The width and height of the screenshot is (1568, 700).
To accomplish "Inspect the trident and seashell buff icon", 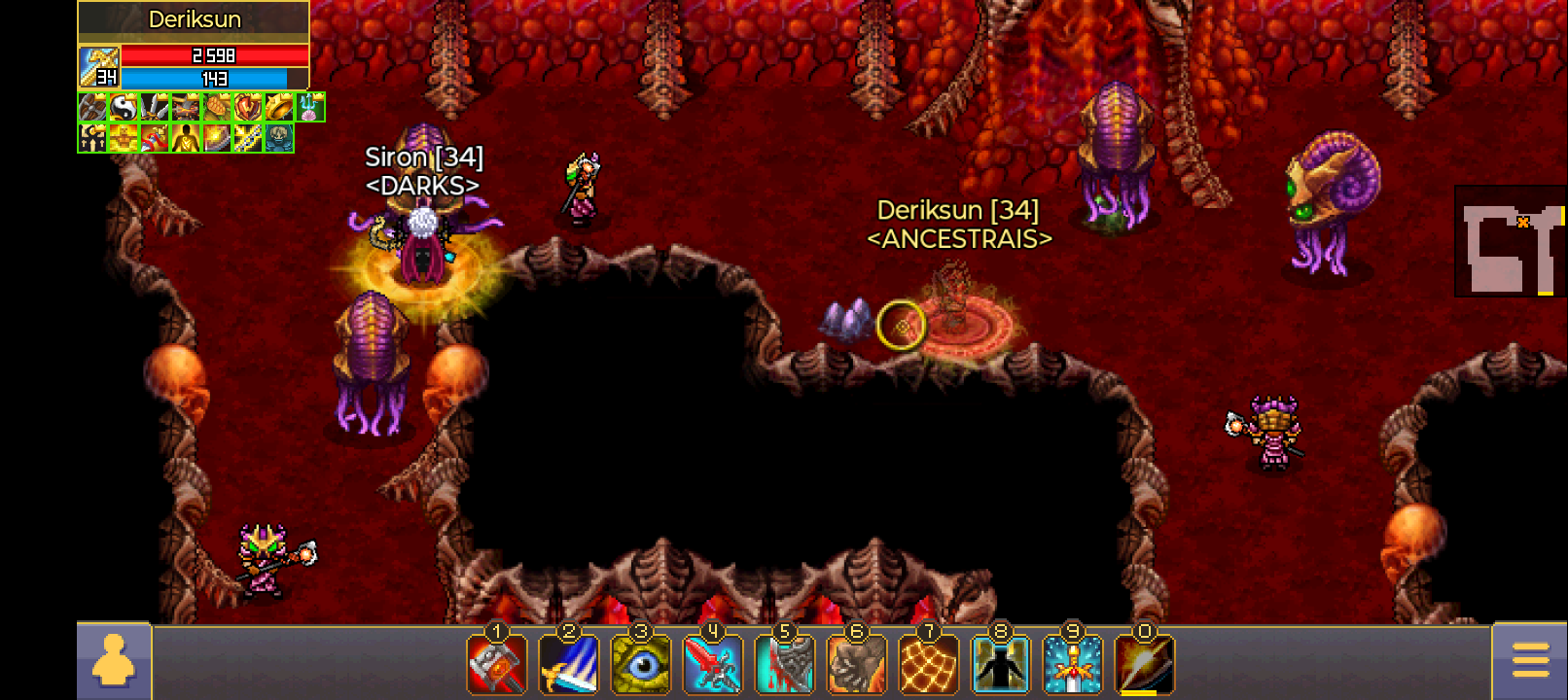I will click(x=310, y=107).
